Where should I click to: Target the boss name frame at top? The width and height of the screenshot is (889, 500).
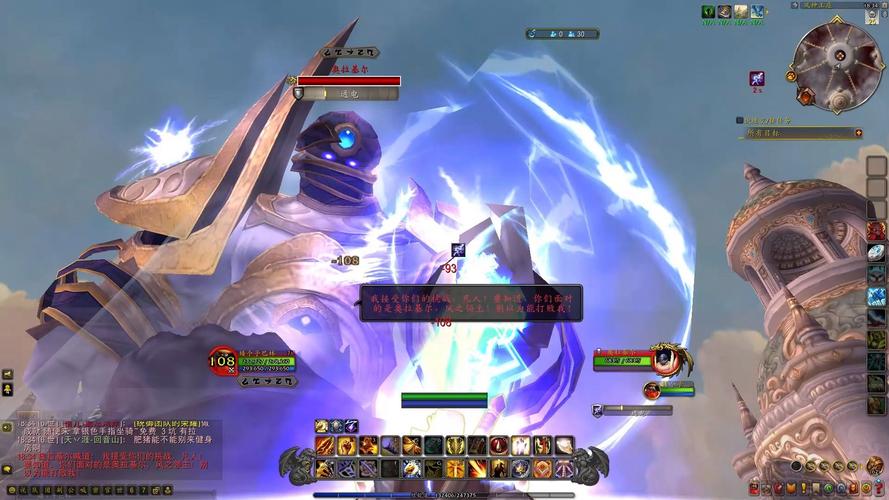[347, 81]
